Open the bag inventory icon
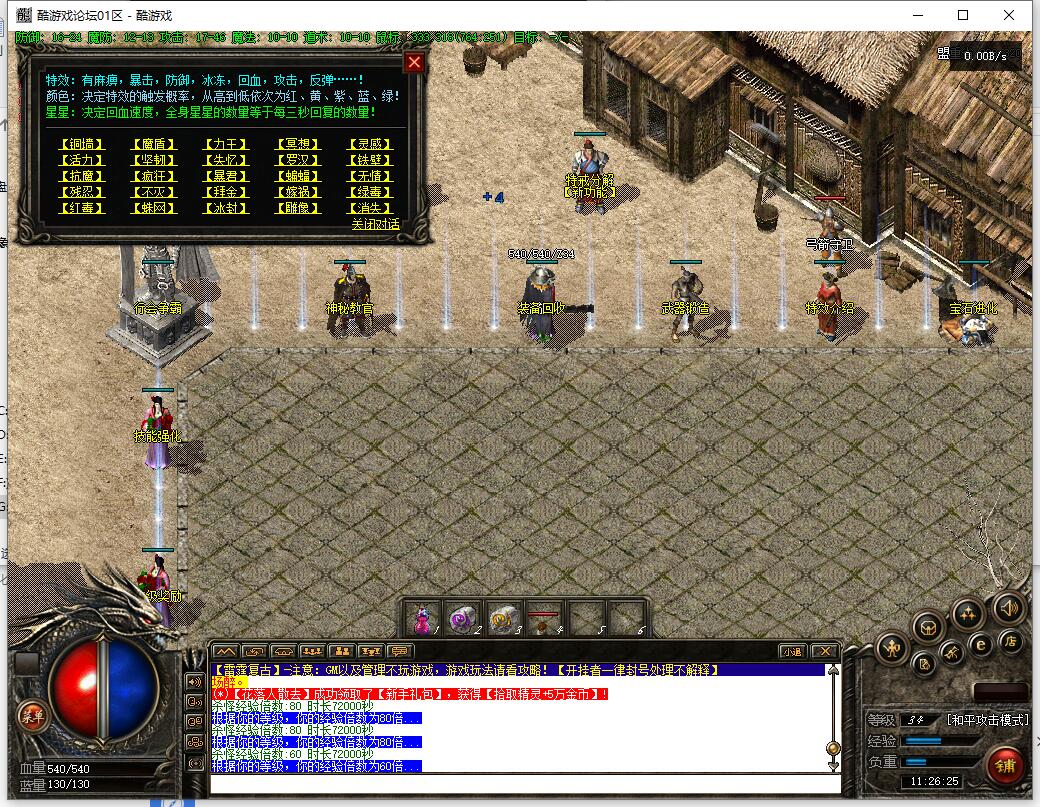The image size is (1040, 807). [x=930, y=627]
